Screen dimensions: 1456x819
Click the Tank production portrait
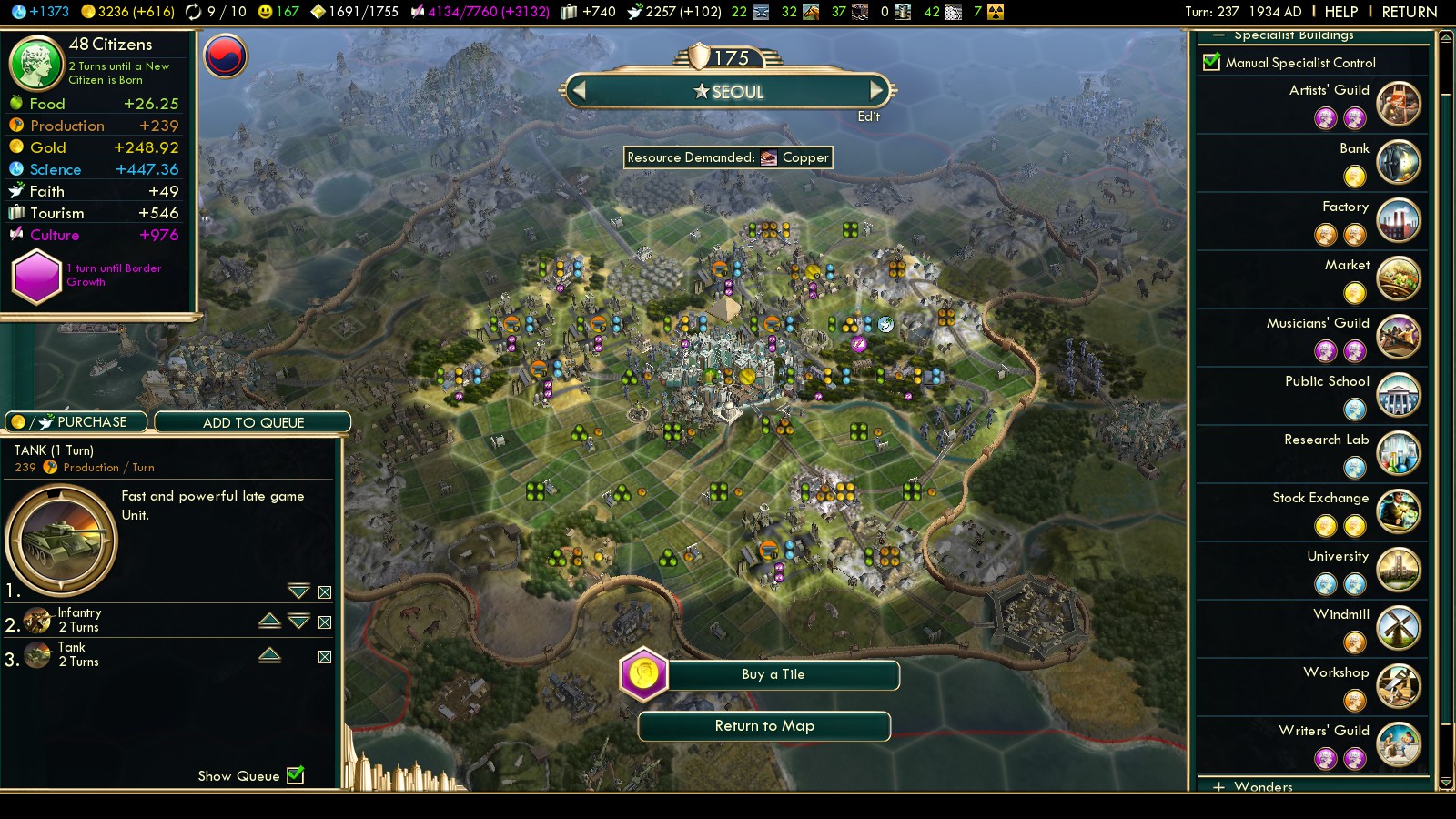(x=62, y=541)
